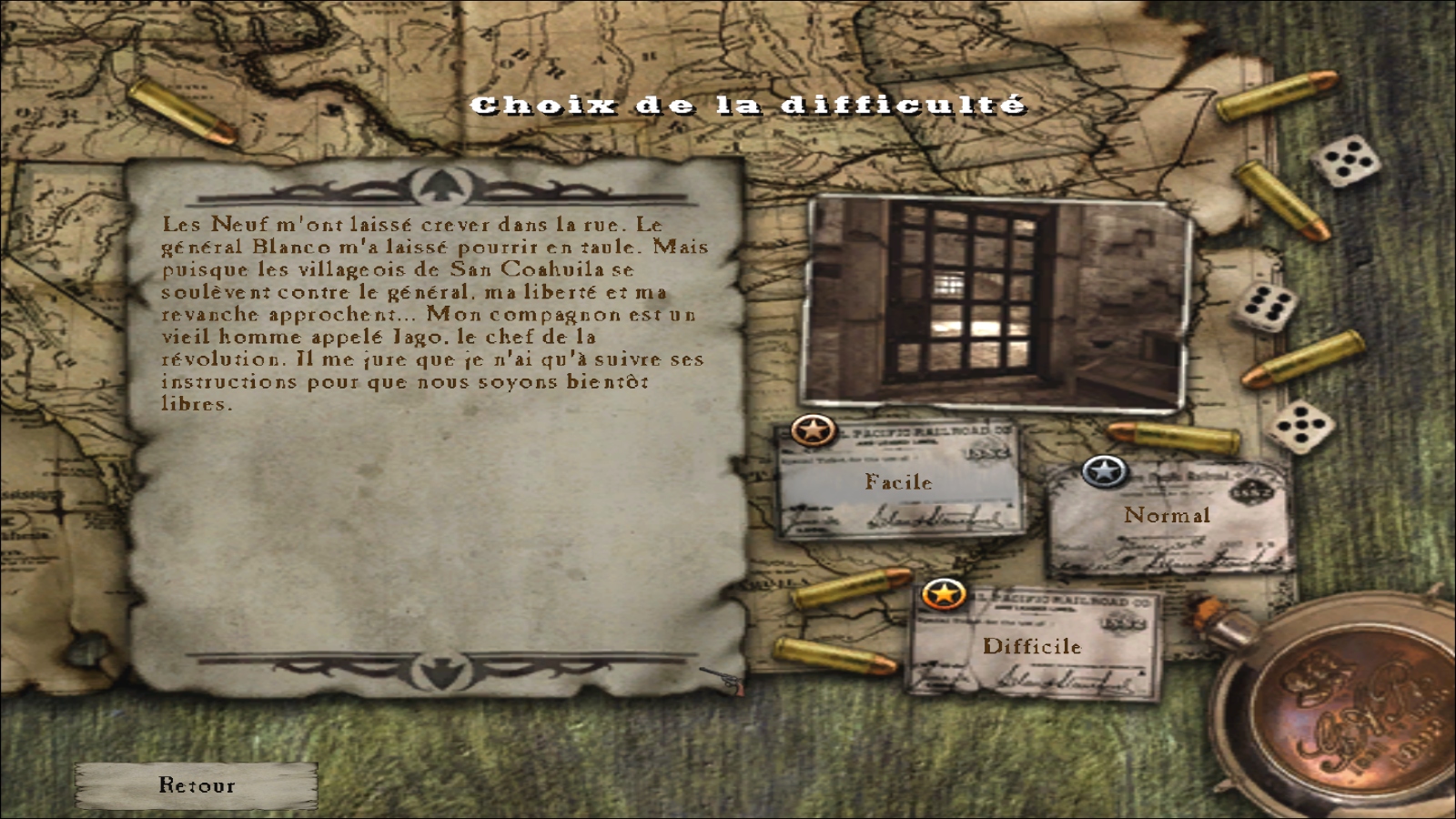Screen dimensions: 1456x819
Task: Click the up arrow above the story text
Action: click(439, 187)
